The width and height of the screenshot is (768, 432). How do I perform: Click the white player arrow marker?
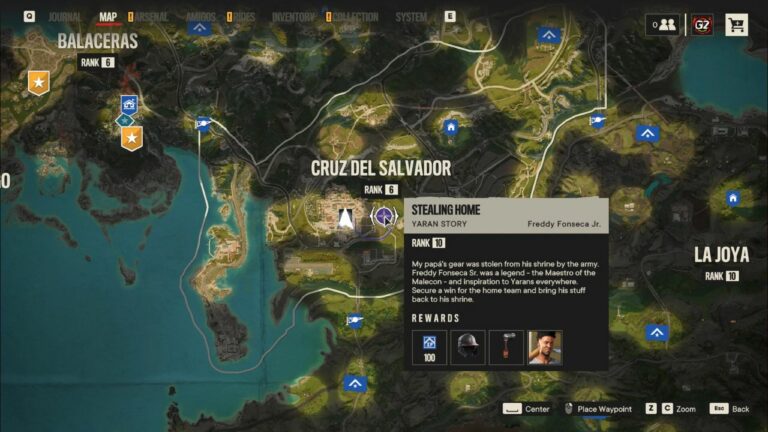point(345,216)
